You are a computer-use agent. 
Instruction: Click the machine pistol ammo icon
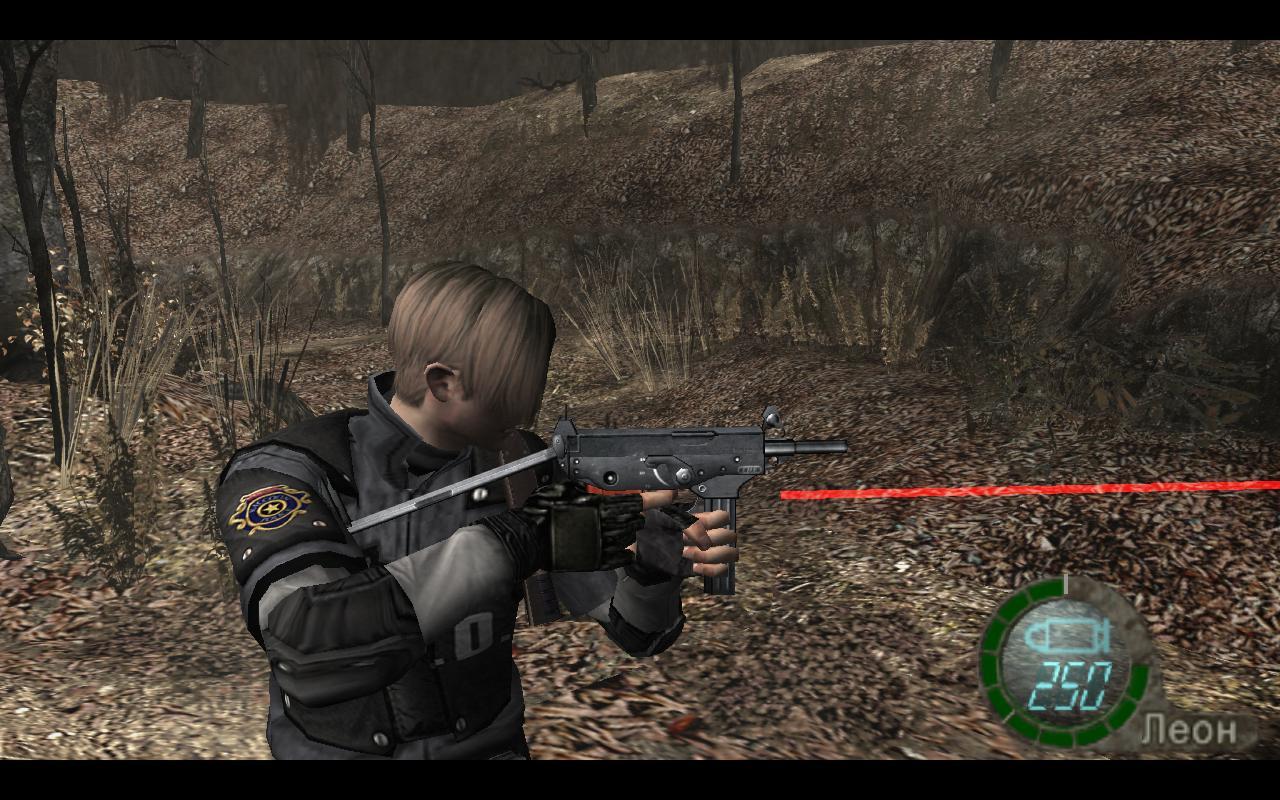pos(1066,636)
